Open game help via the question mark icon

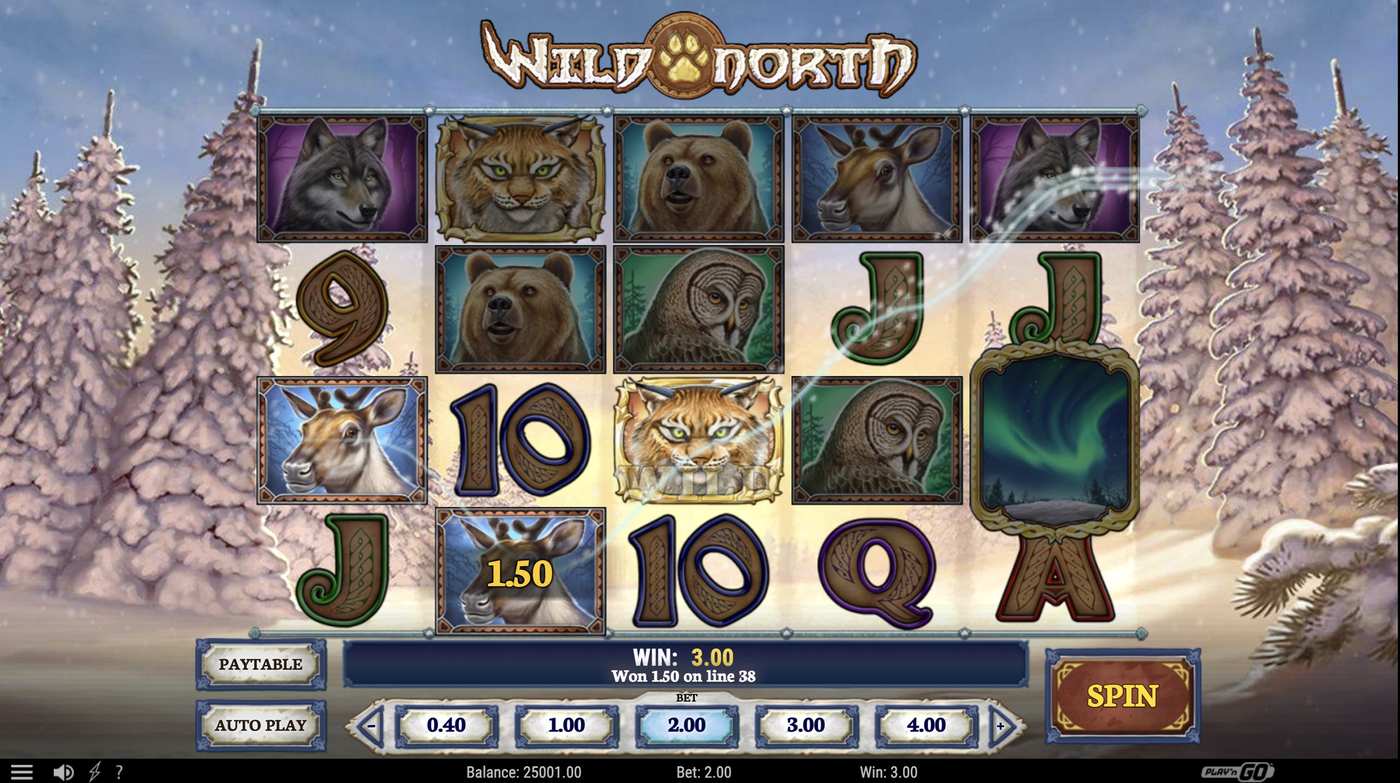pos(119,771)
